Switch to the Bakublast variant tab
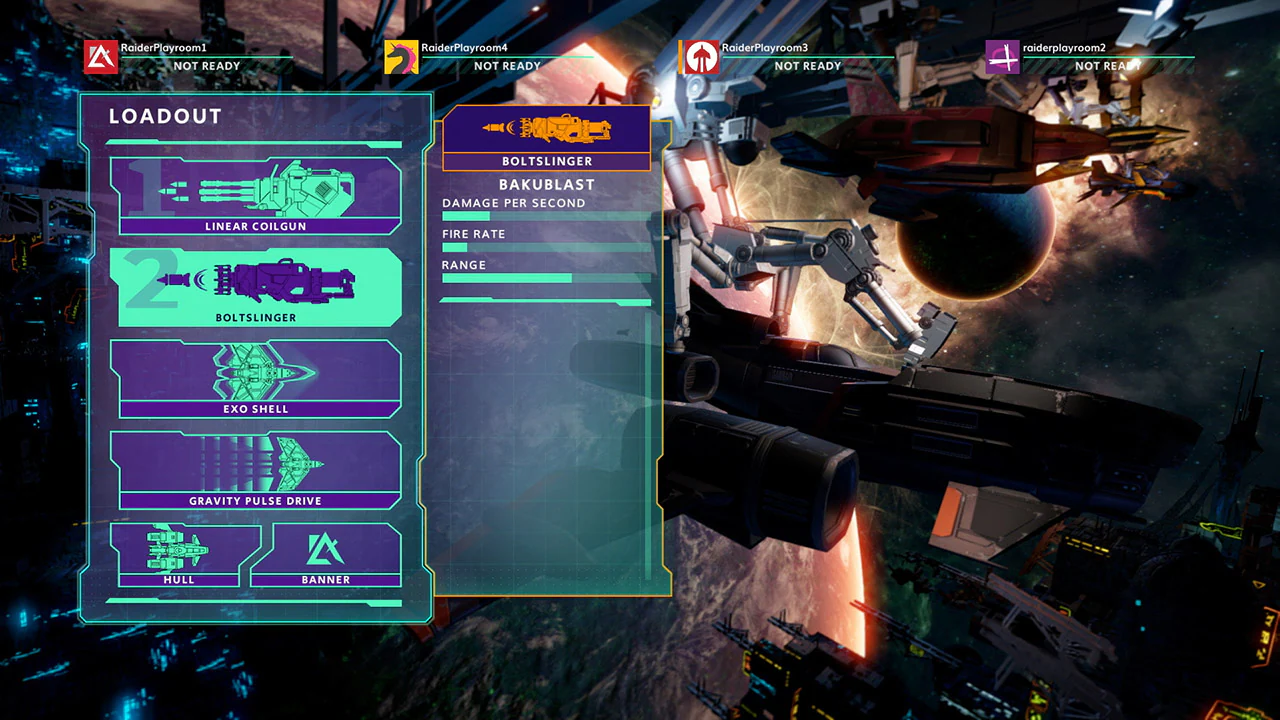 point(547,184)
